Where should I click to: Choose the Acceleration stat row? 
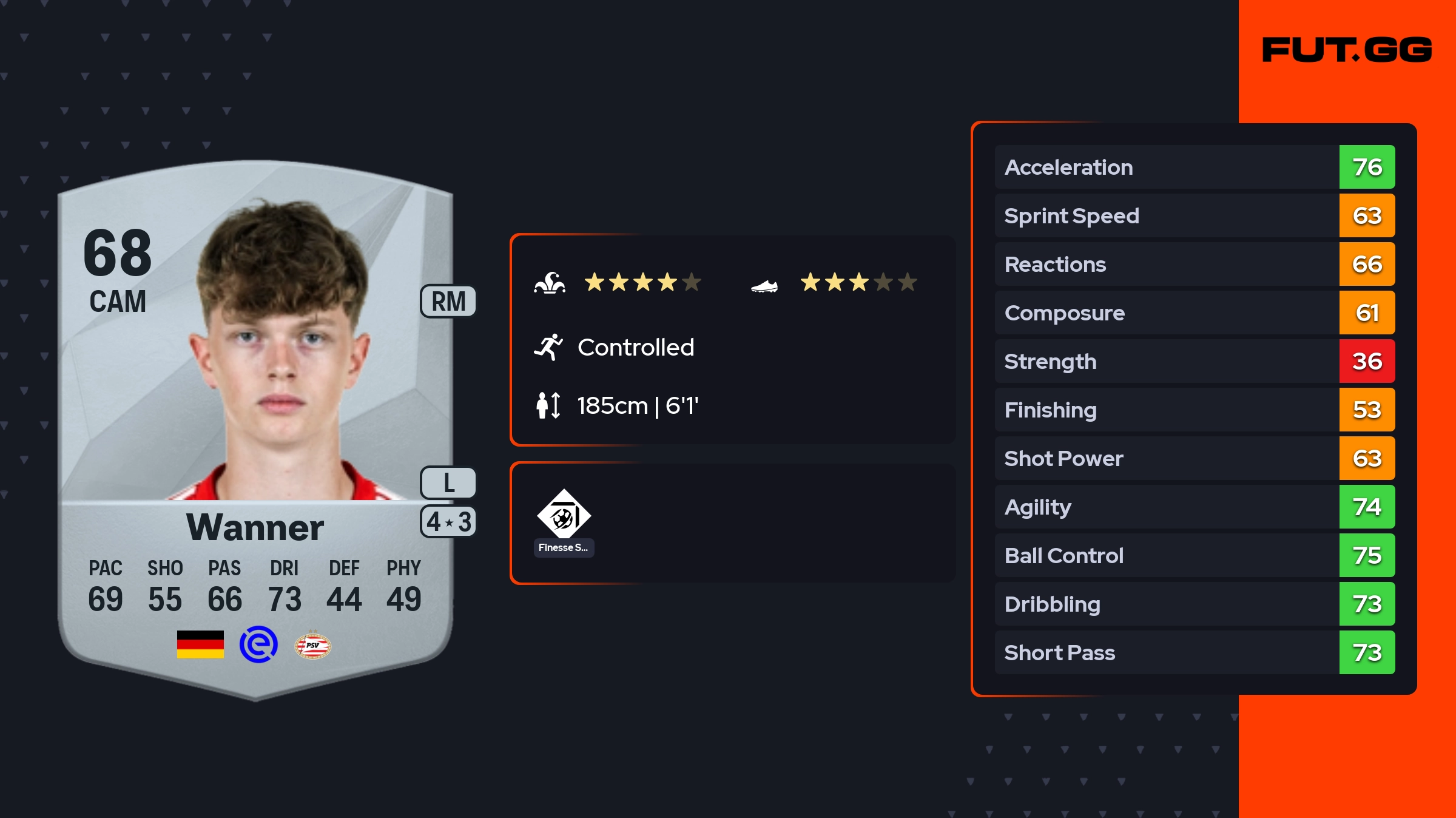point(1194,167)
